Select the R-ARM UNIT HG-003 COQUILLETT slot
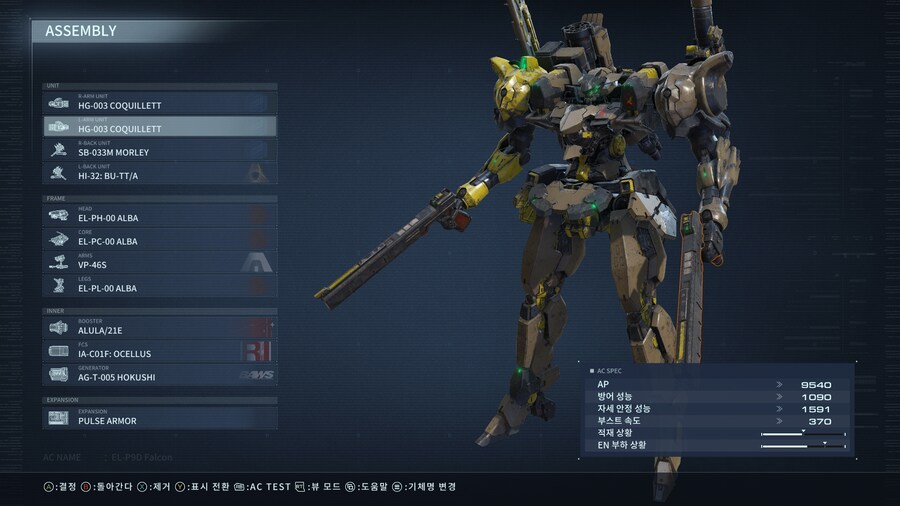 [160, 103]
